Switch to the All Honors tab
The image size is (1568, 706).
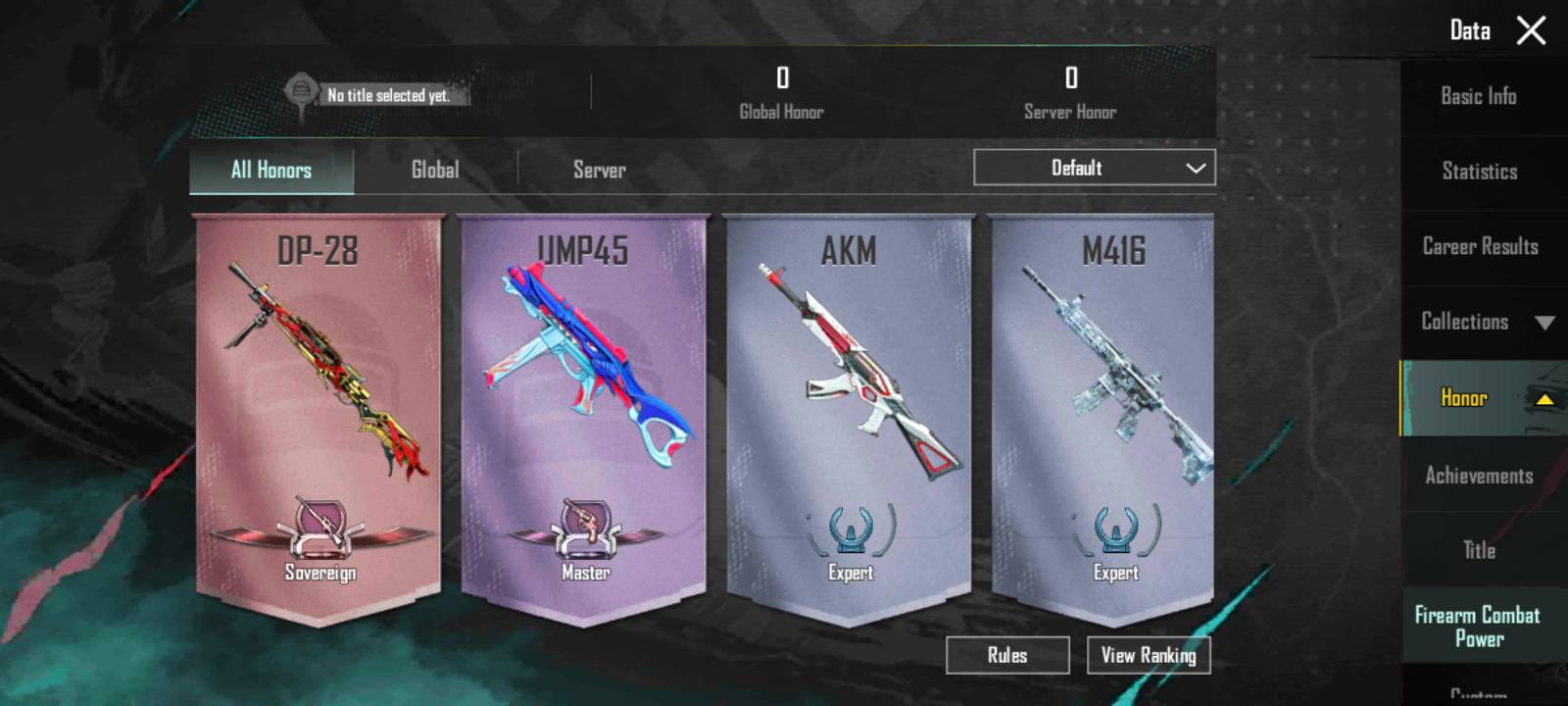pos(271,170)
